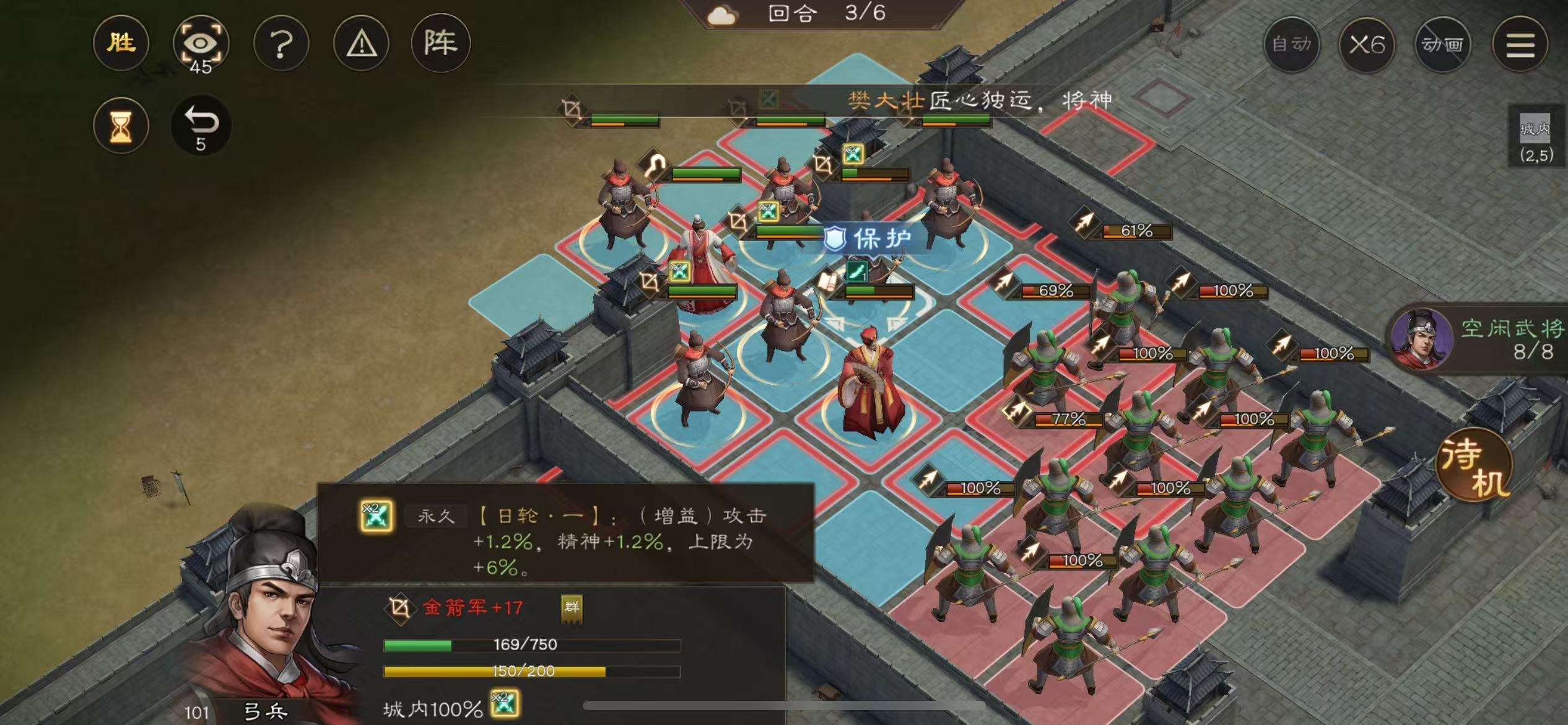Select the archer general portrait
Viewport: 1568px width, 725px height.
(260, 613)
